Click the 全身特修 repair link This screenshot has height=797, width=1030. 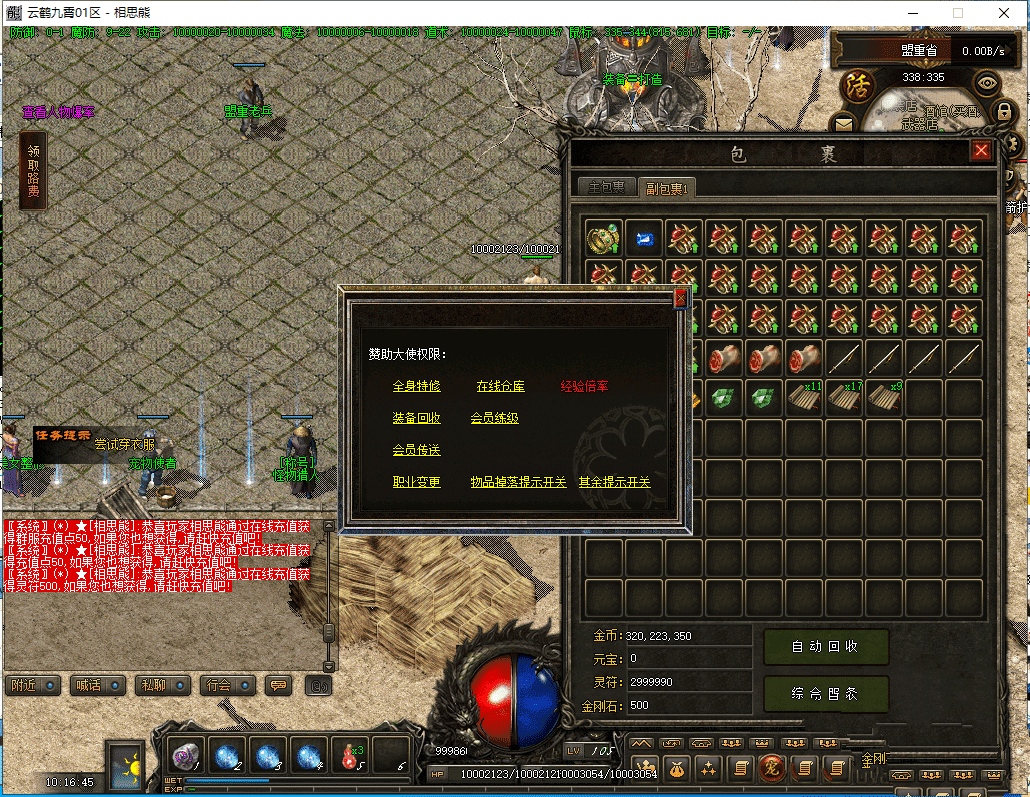point(416,386)
